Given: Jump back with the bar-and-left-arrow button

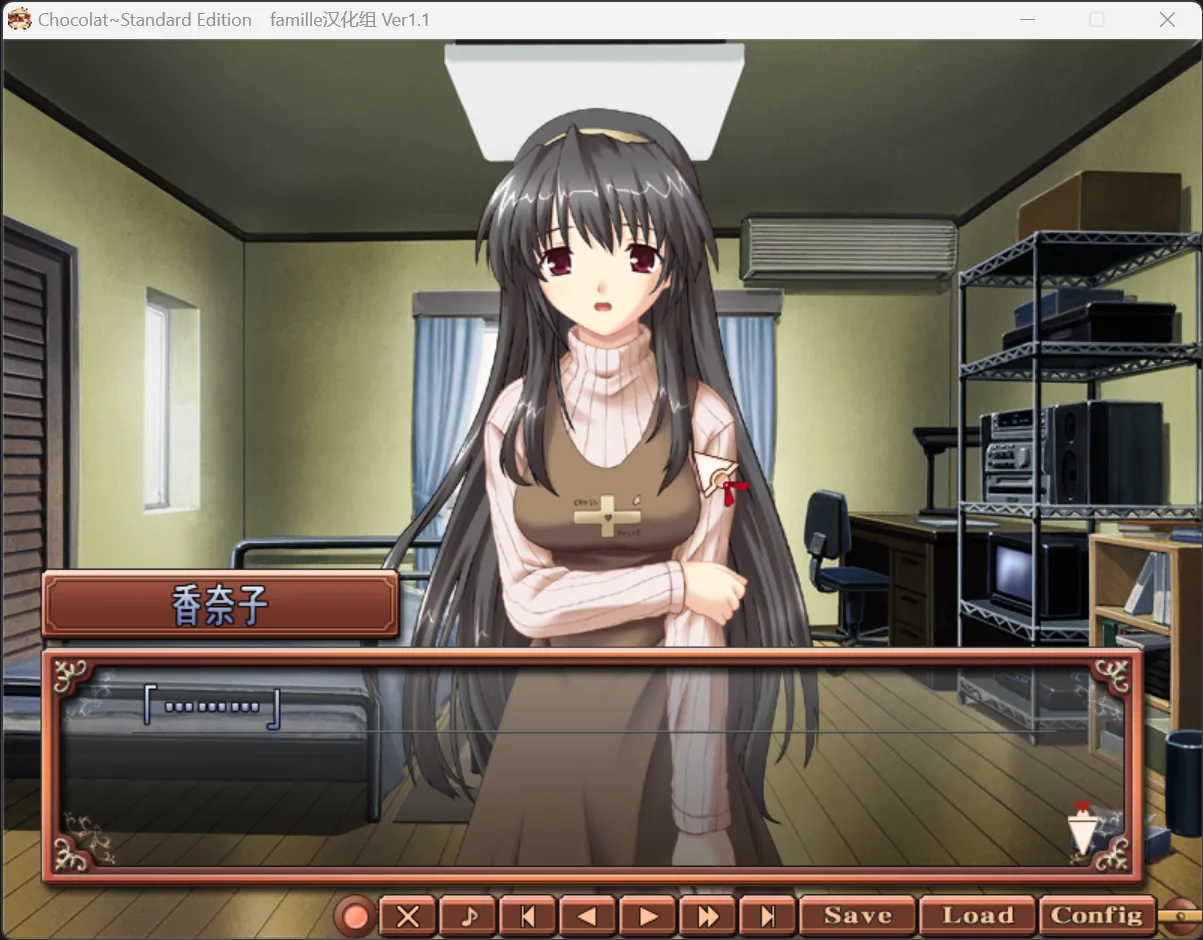Looking at the screenshot, I should 528,916.
